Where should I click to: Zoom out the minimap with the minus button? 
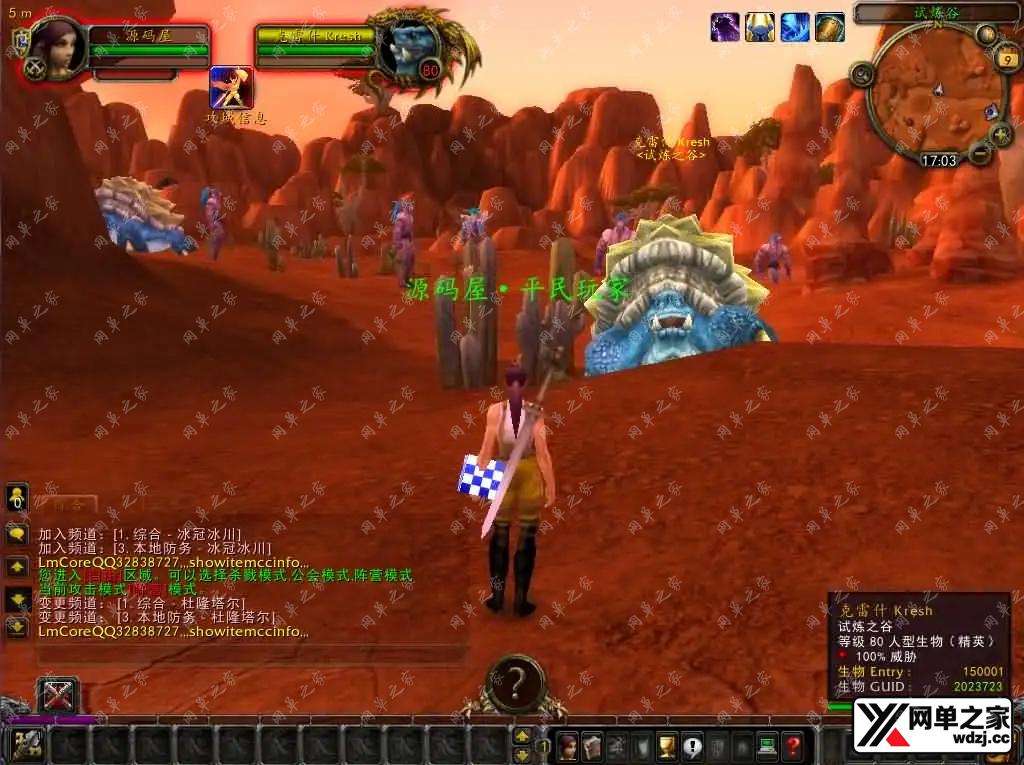[980, 152]
